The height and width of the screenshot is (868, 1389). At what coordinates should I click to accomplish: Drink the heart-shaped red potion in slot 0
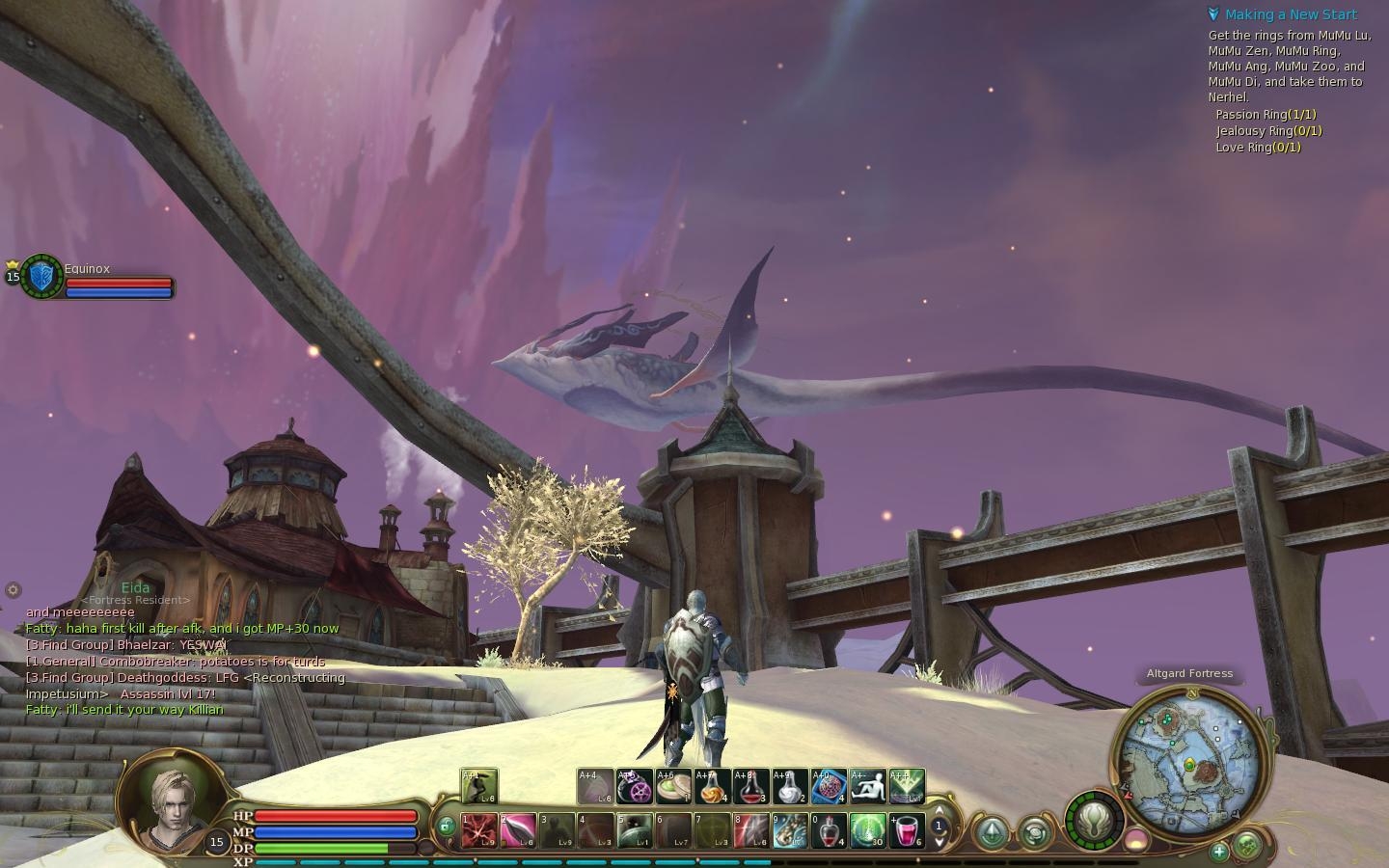coord(829,830)
